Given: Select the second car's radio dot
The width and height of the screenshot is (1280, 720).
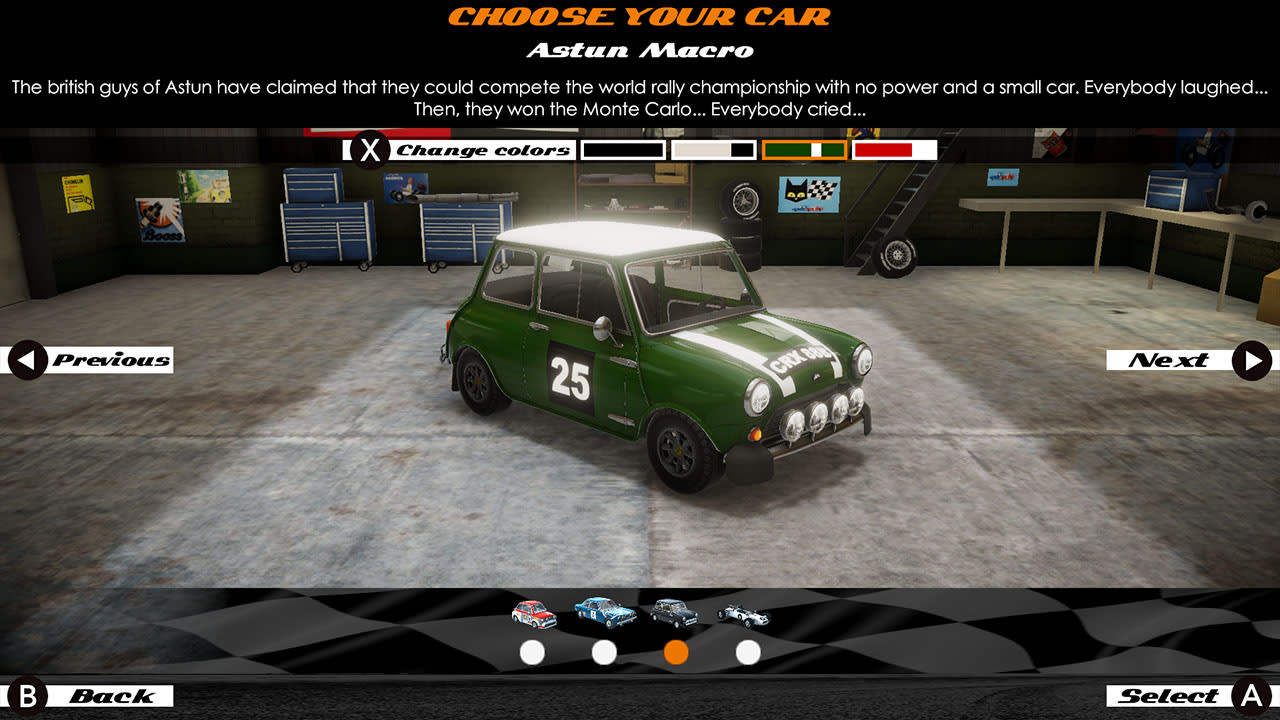Looking at the screenshot, I should [602, 652].
